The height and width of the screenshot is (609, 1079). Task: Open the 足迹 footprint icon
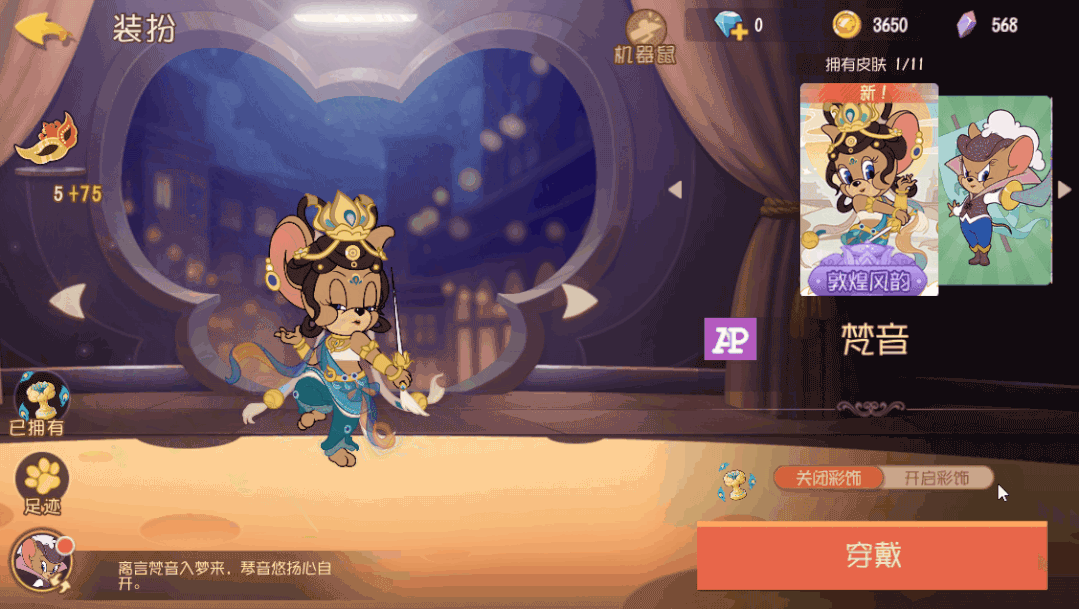[42, 482]
